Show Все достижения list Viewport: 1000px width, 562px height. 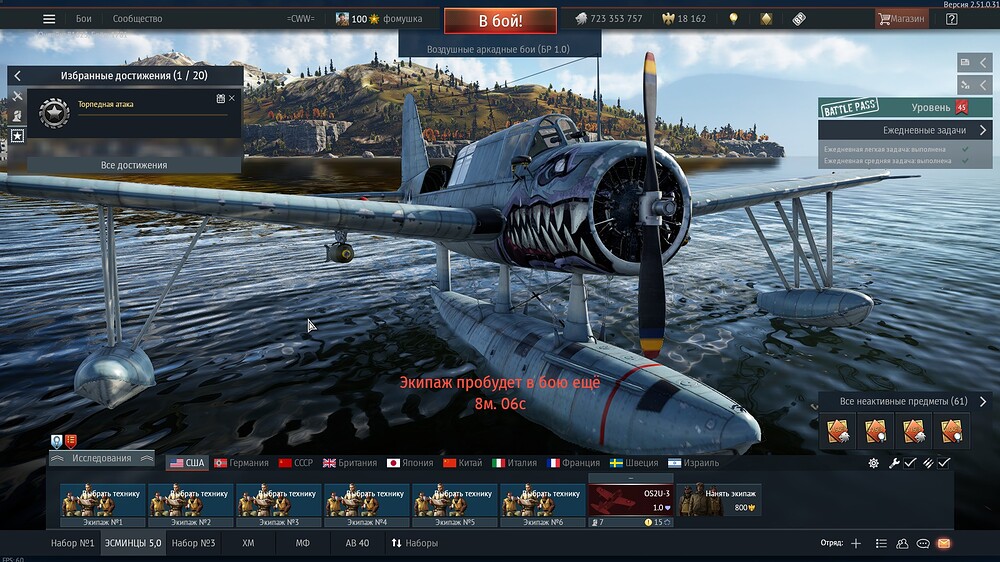coord(134,165)
